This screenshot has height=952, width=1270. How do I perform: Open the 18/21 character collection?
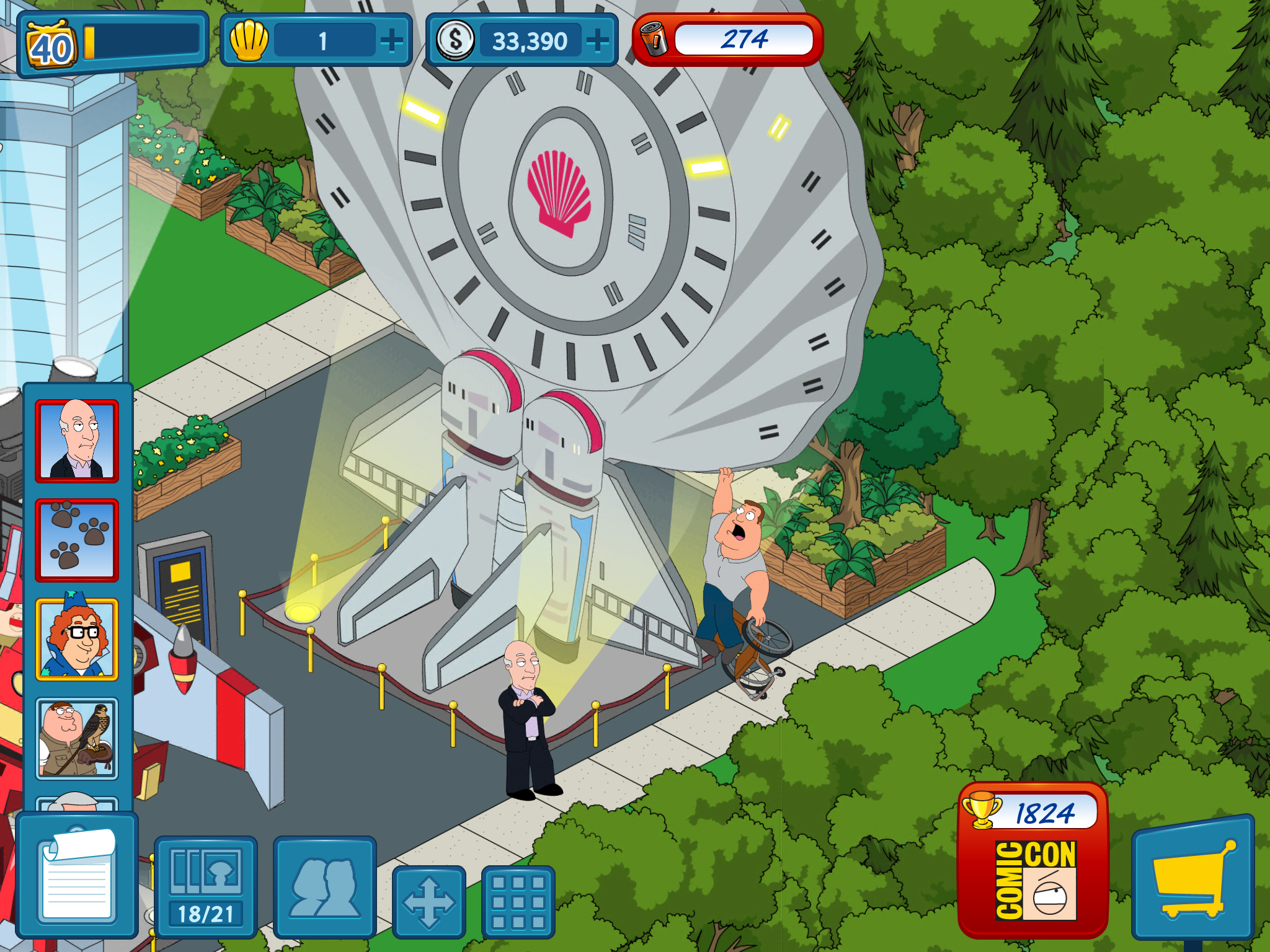point(205,886)
